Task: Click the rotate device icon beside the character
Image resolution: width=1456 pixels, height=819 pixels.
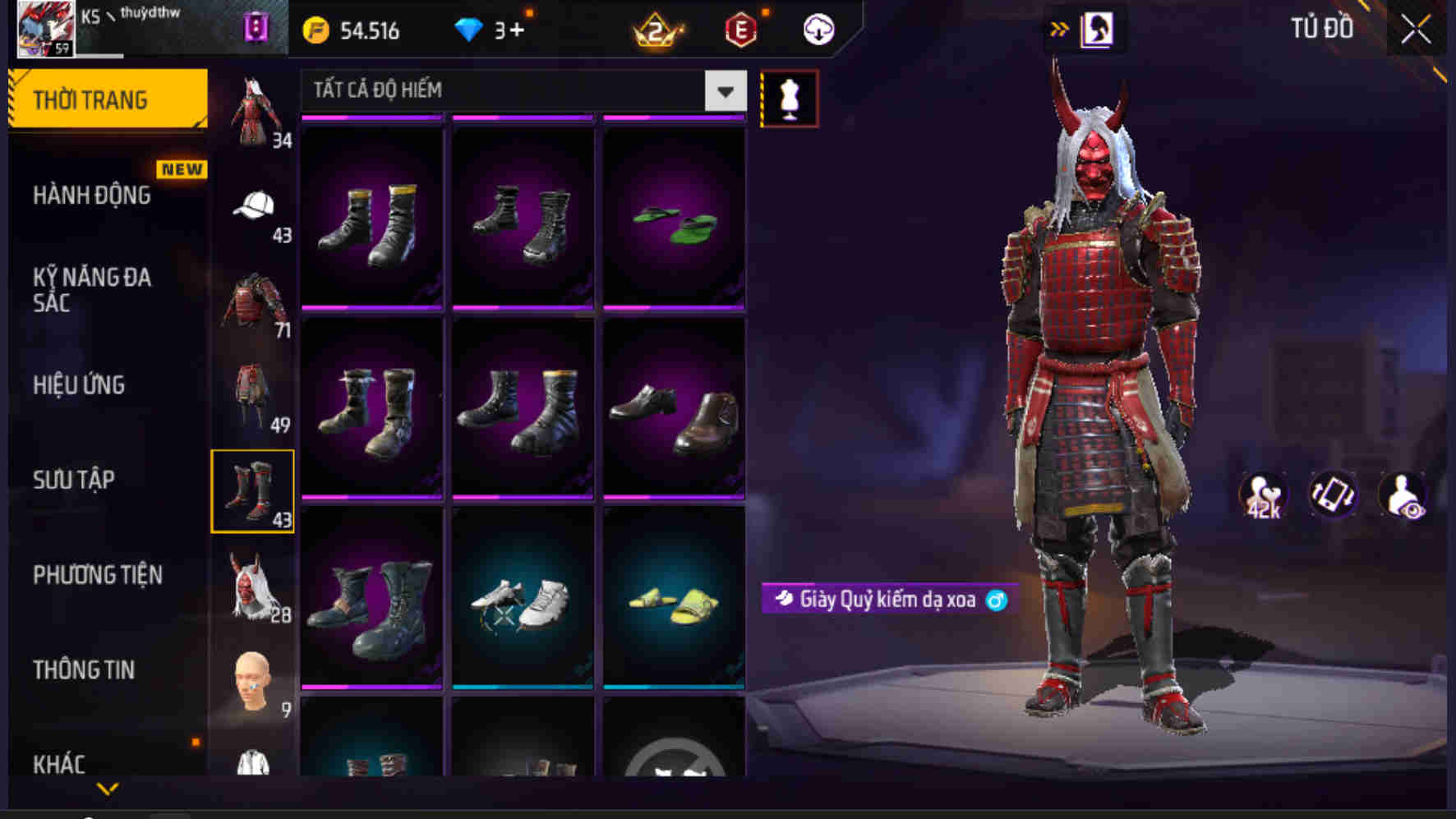Action: (x=1335, y=493)
